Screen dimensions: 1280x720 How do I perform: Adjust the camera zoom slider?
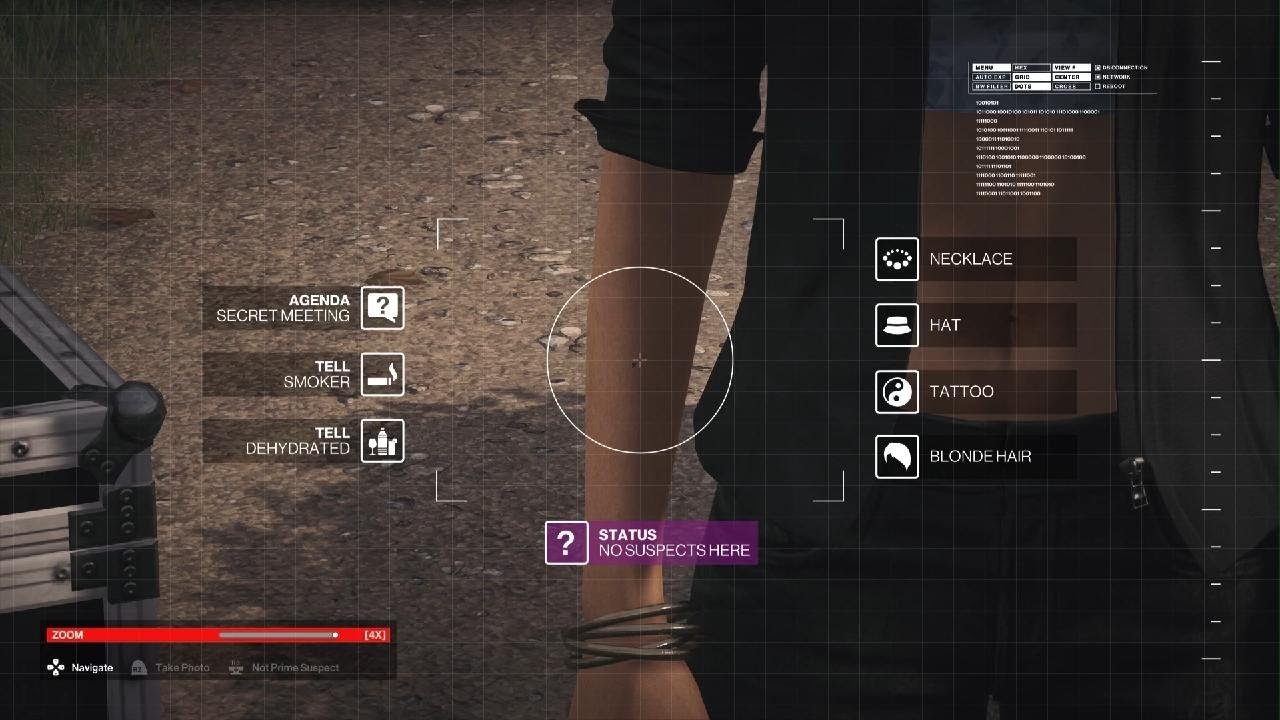coord(335,635)
